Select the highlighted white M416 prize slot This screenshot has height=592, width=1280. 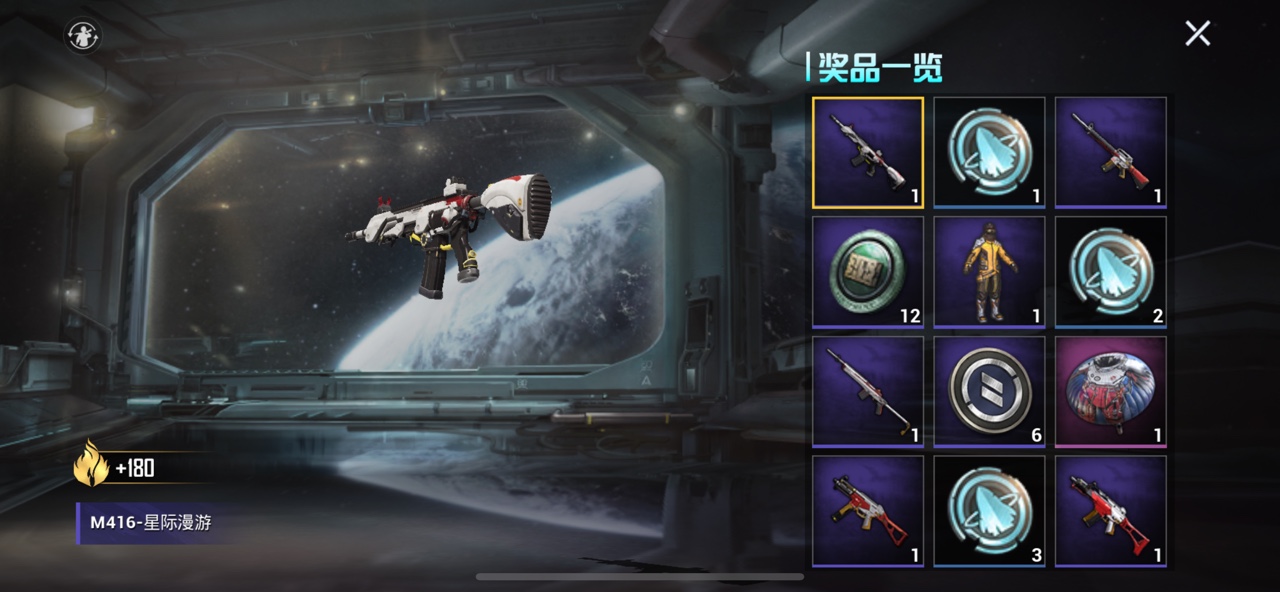click(x=868, y=152)
